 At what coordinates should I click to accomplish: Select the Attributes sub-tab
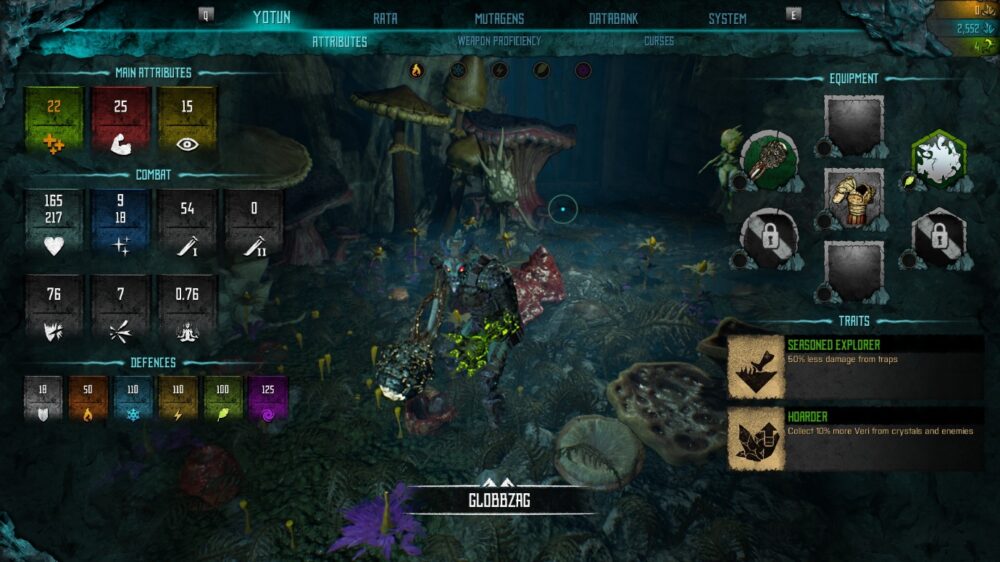pyautogui.click(x=340, y=42)
